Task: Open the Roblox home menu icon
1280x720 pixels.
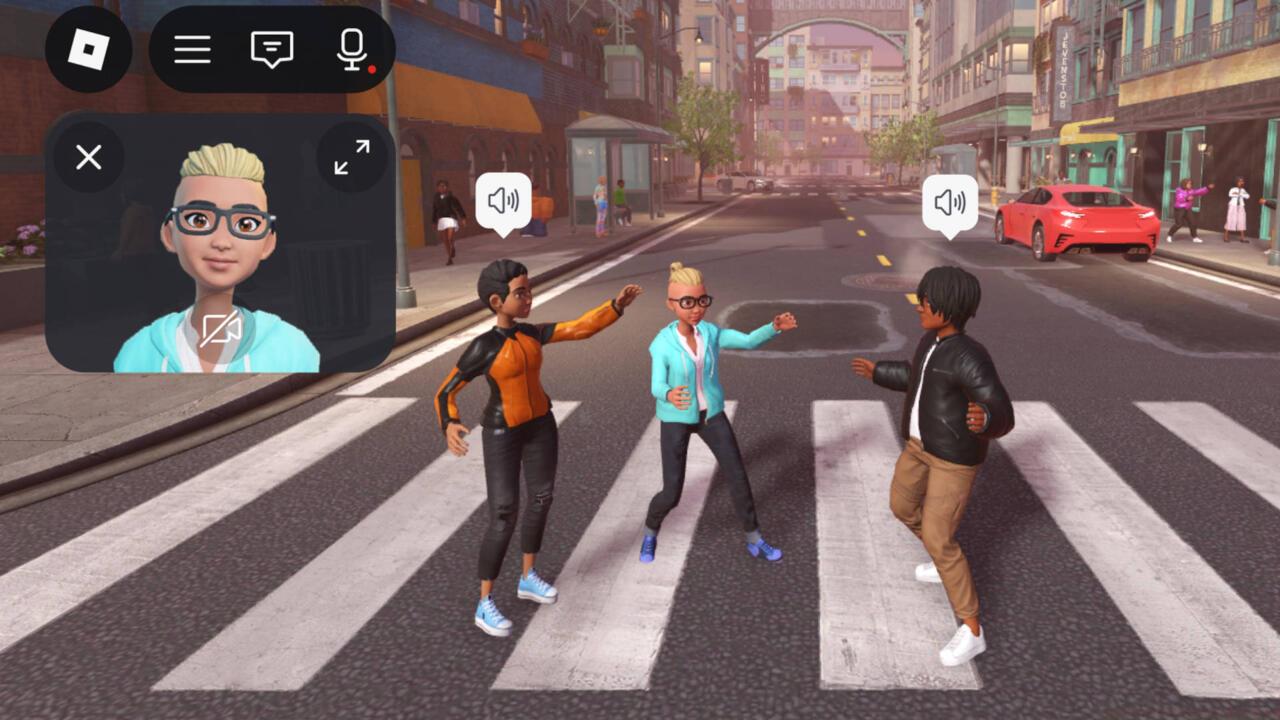Action: 86,48
